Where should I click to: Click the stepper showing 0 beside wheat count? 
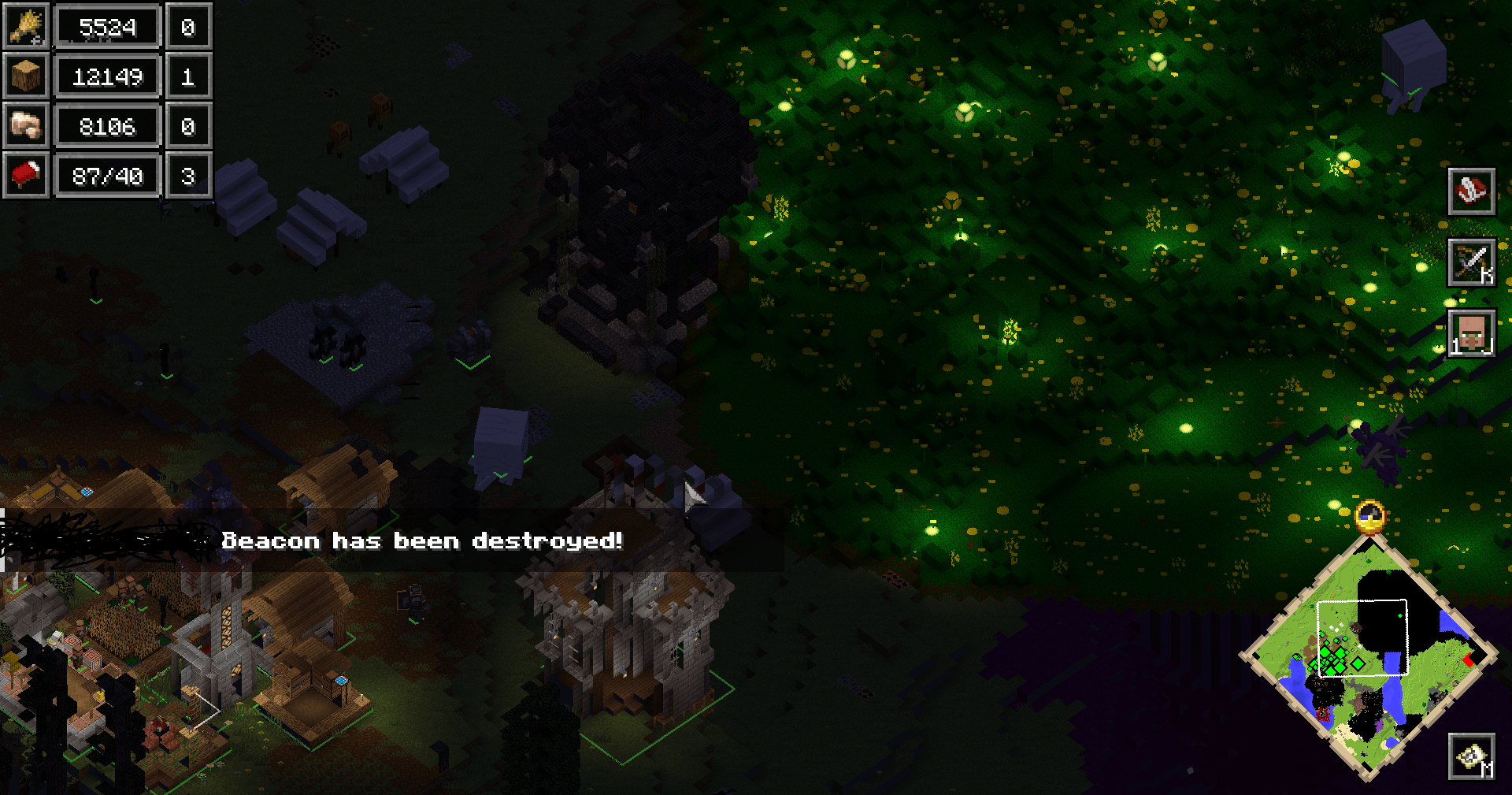189,26
